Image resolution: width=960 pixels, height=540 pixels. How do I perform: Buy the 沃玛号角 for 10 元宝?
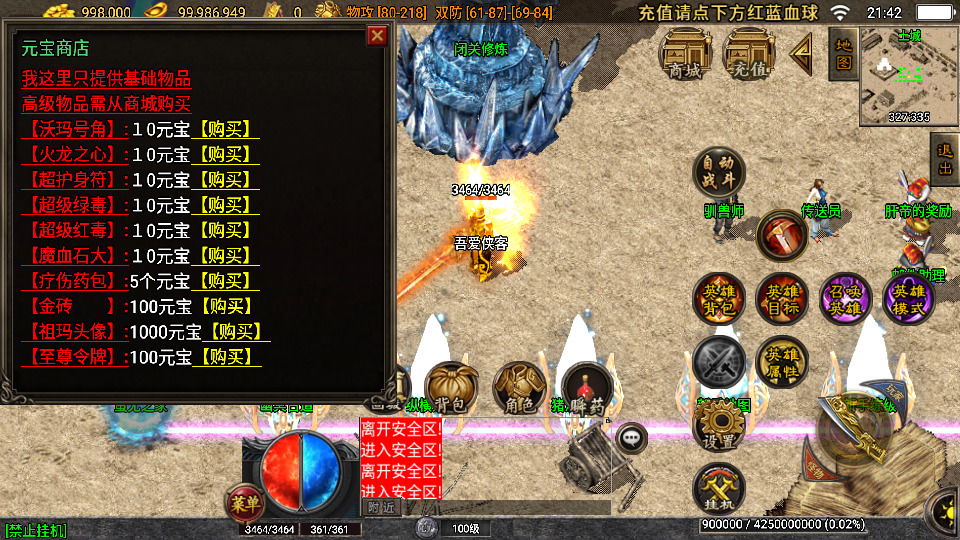[x=225, y=129]
